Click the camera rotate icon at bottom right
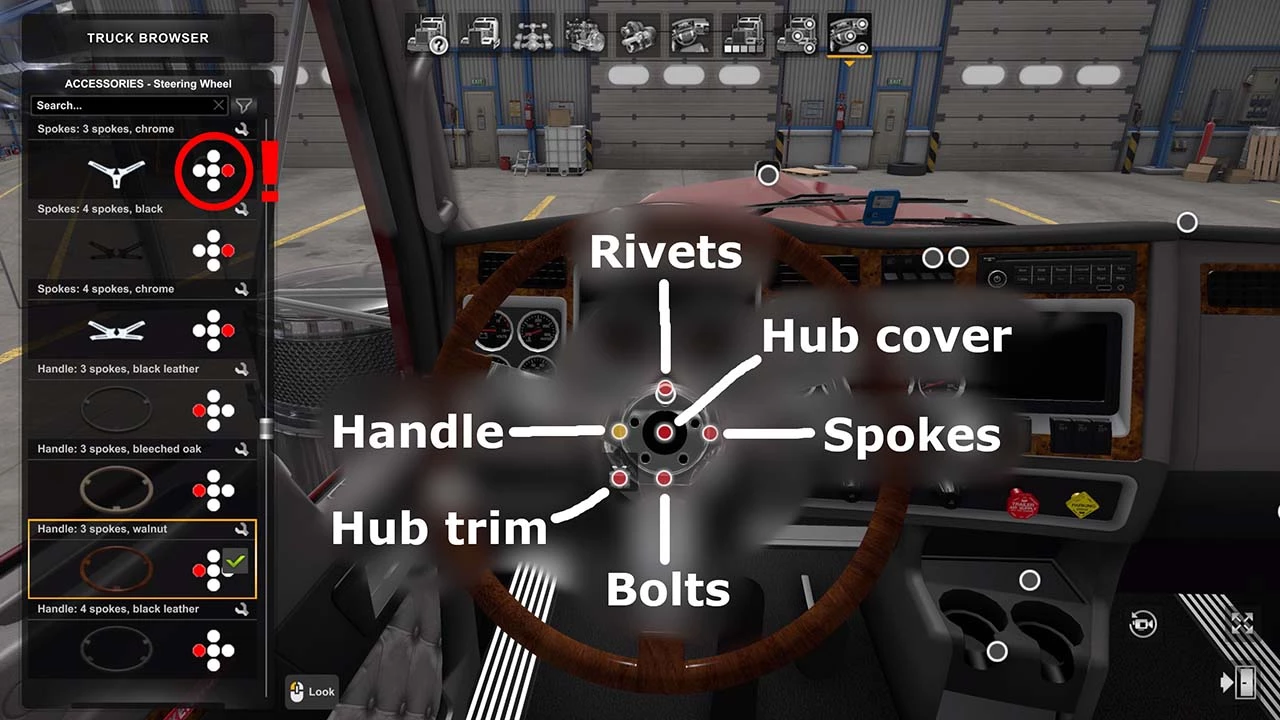The image size is (1280, 720). (1142, 622)
